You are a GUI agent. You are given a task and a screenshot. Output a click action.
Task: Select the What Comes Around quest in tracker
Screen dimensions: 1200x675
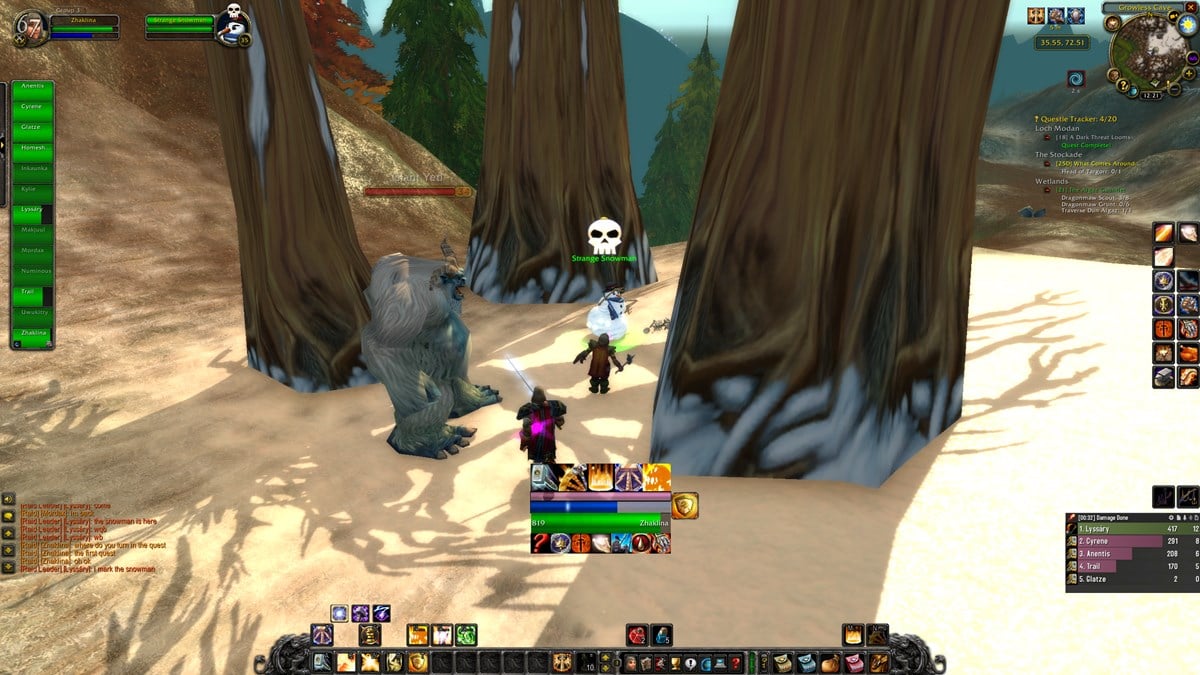pyautogui.click(x=1096, y=163)
